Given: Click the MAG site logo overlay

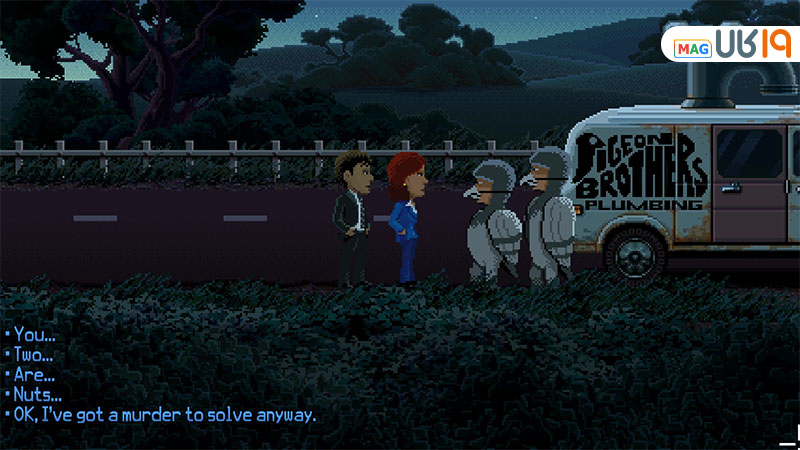Looking at the screenshot, I should click(x=729, y=46).
